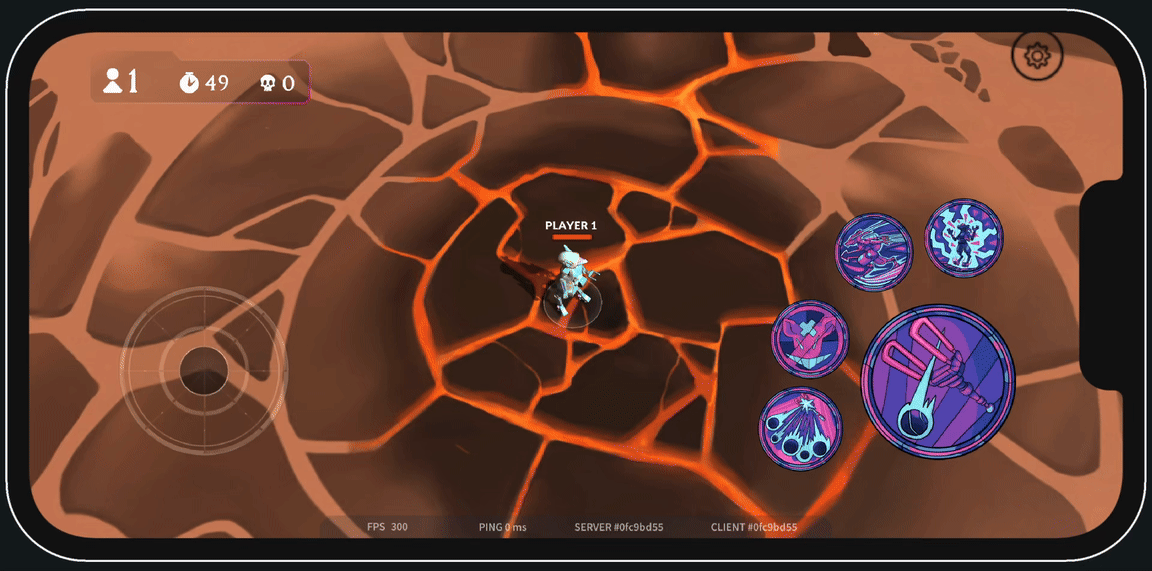
Task: Trigger the electric shock burst ability
Action: click(x=962, y=238)
